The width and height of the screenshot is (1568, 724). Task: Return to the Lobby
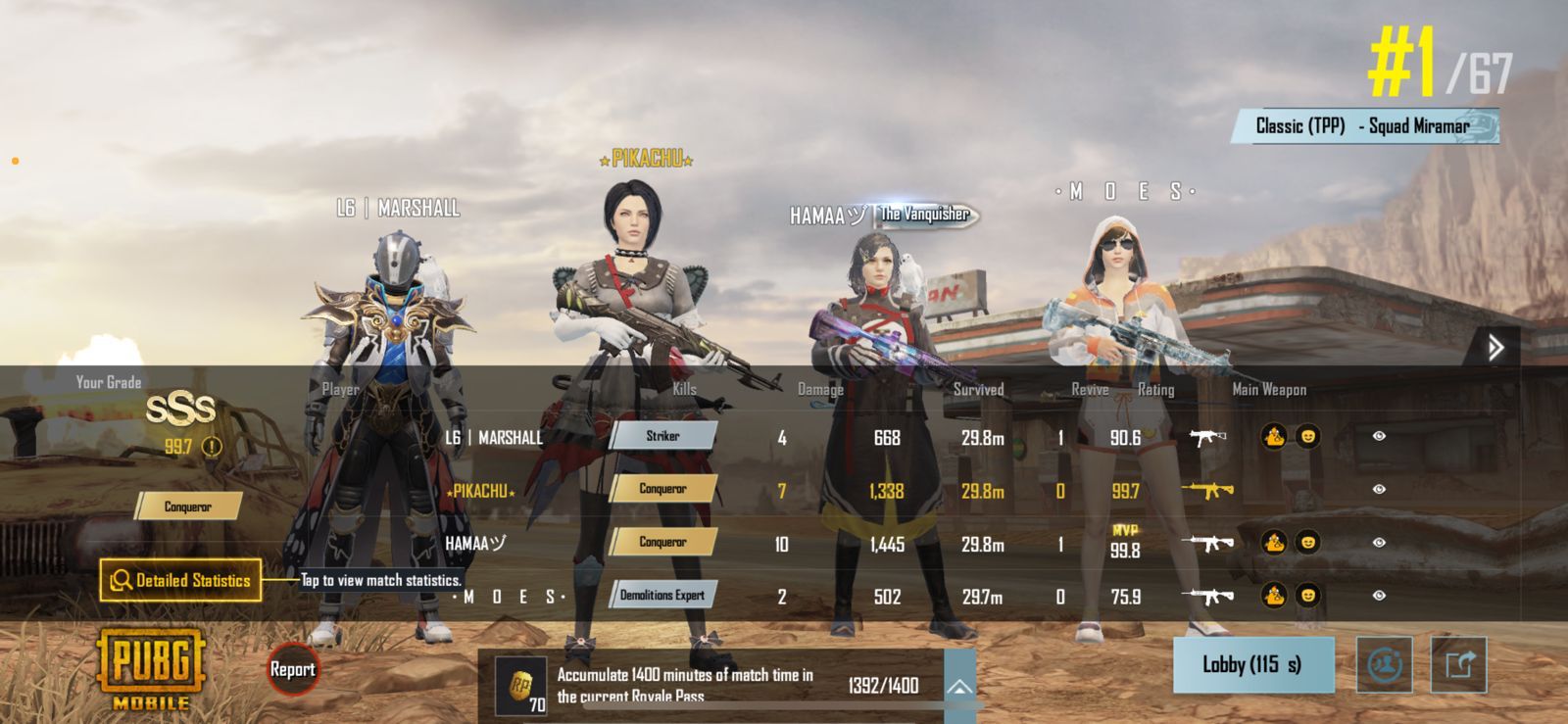[1252, 665]
